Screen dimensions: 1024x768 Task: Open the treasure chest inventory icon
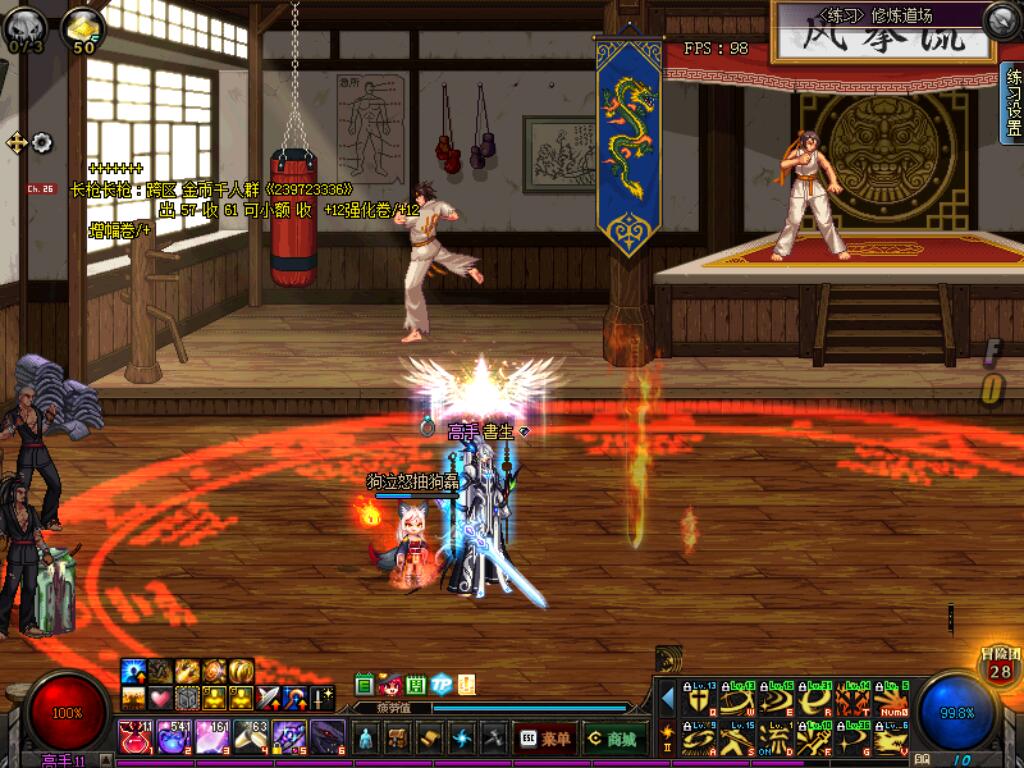coord(397,738)
